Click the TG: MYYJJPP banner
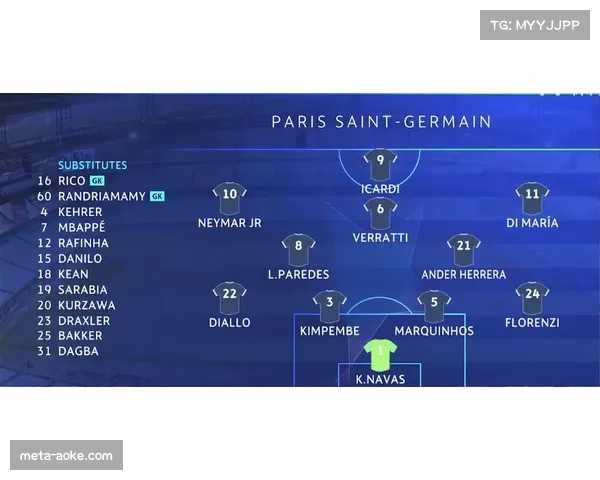600x480 pixels. click(x=535, y=24)
